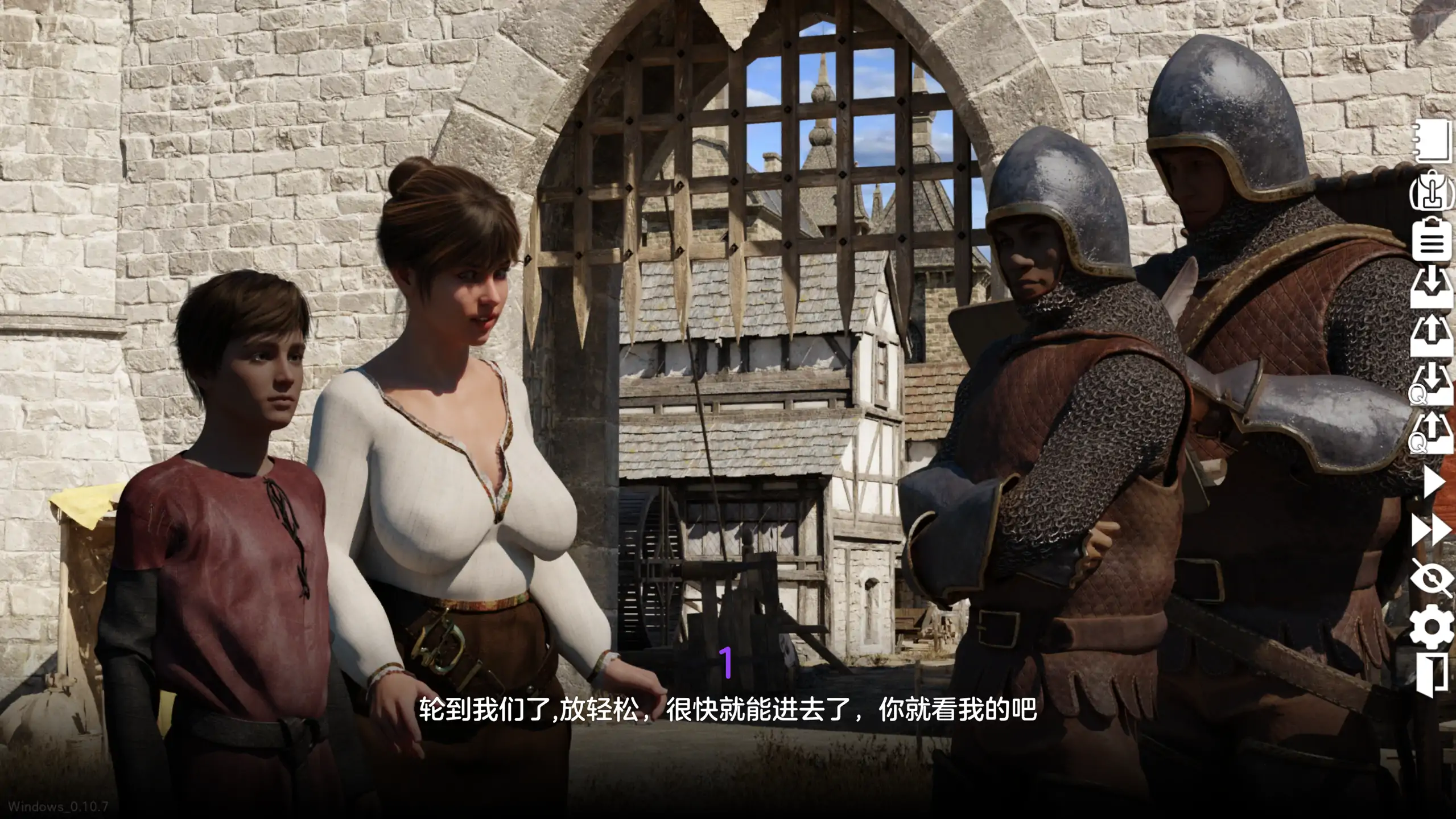Hide the UI with the eye icon
This screenshot has width=1456, height=819.
click(x=1434, y=579)
